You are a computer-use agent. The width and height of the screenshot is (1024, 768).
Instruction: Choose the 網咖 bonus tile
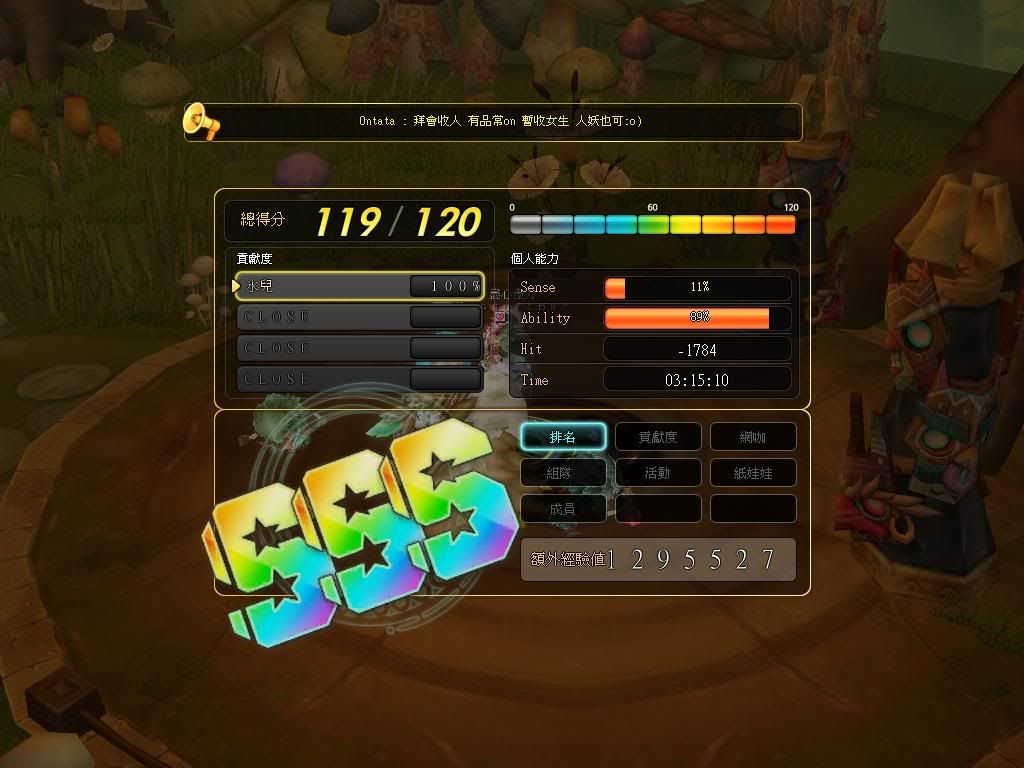[x=753, y=437]
